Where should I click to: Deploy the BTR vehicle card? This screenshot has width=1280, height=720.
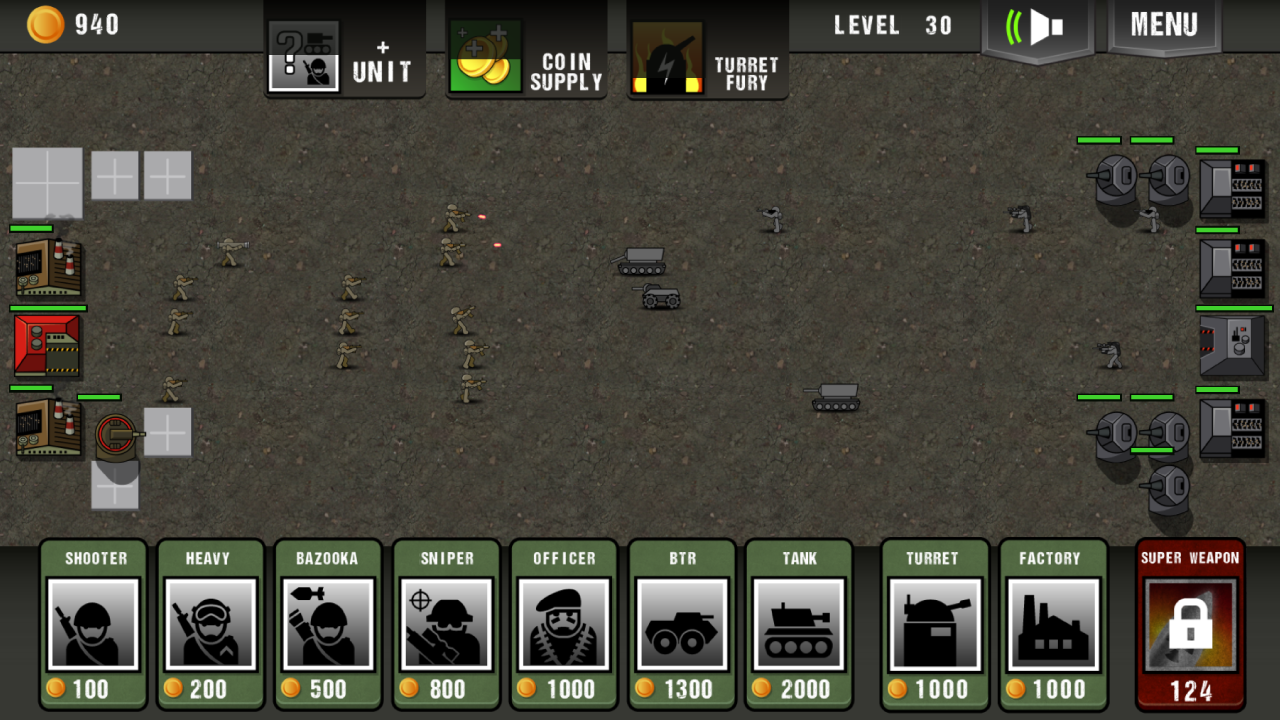tap(682, 625)
